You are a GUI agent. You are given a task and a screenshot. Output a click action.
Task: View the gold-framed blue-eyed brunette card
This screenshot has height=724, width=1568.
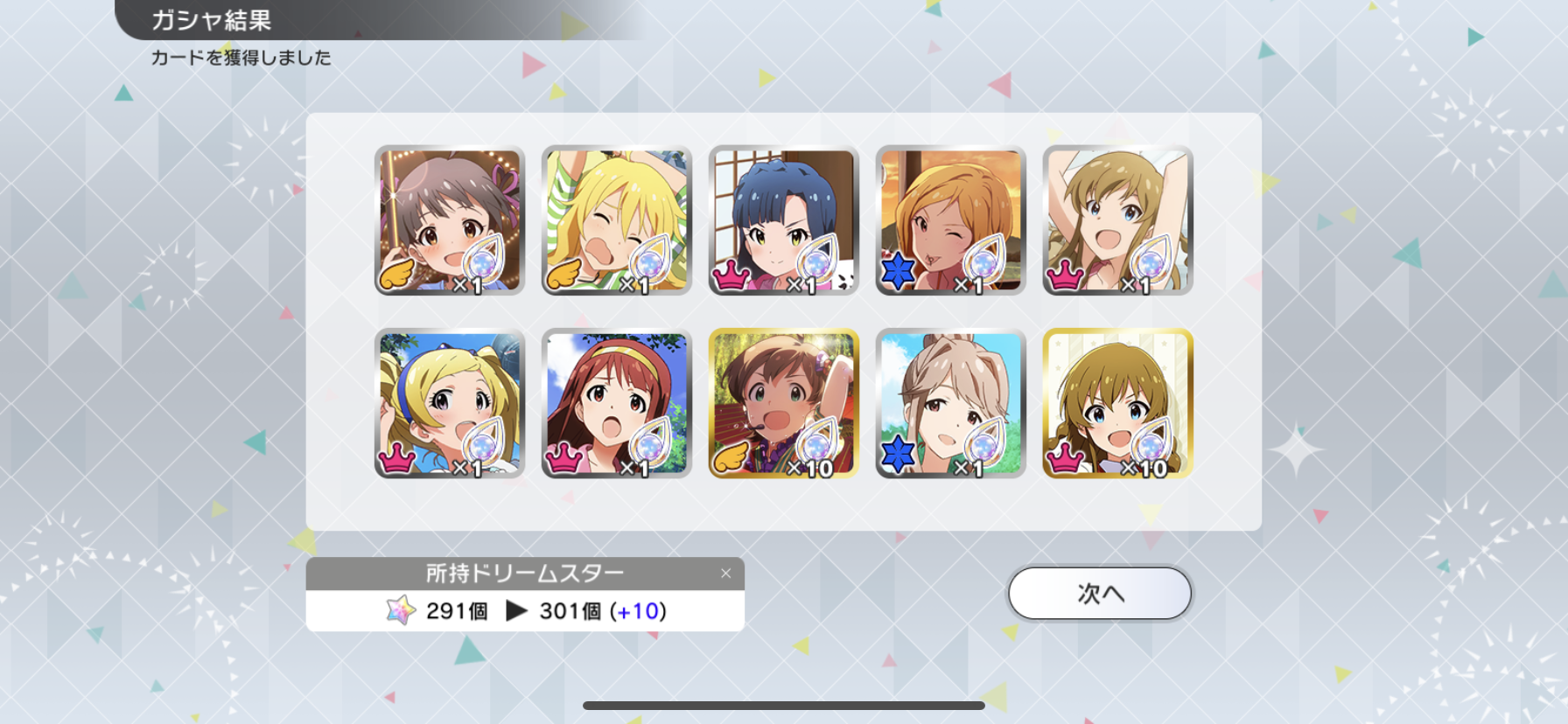(1118, 404)
